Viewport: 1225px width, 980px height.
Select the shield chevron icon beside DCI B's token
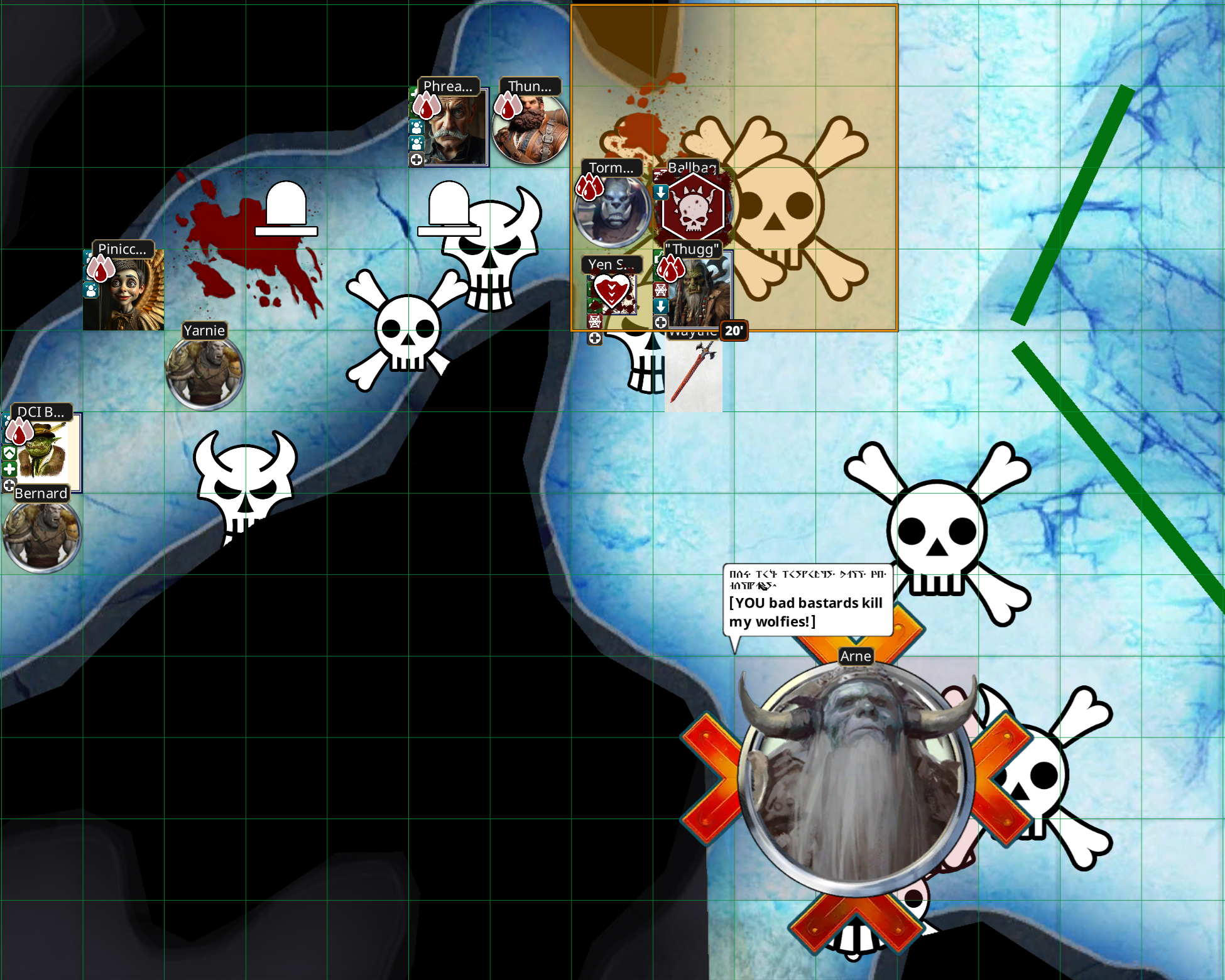(9, 454)
